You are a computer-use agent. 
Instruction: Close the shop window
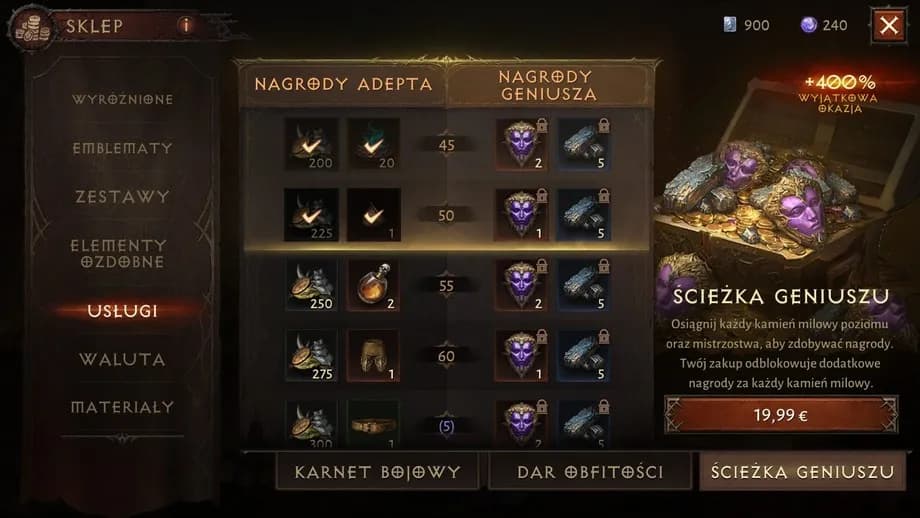(888, 25)
